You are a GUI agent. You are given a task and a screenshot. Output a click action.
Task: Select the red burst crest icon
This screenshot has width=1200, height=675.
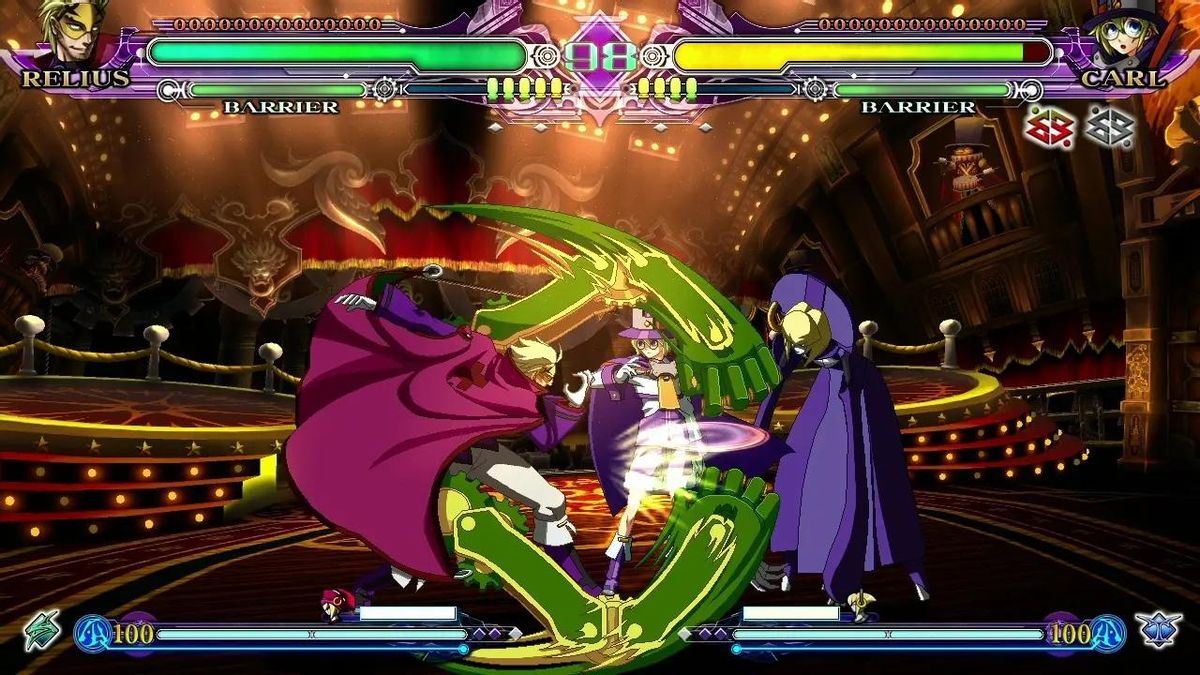click(x=1050, y=126)
